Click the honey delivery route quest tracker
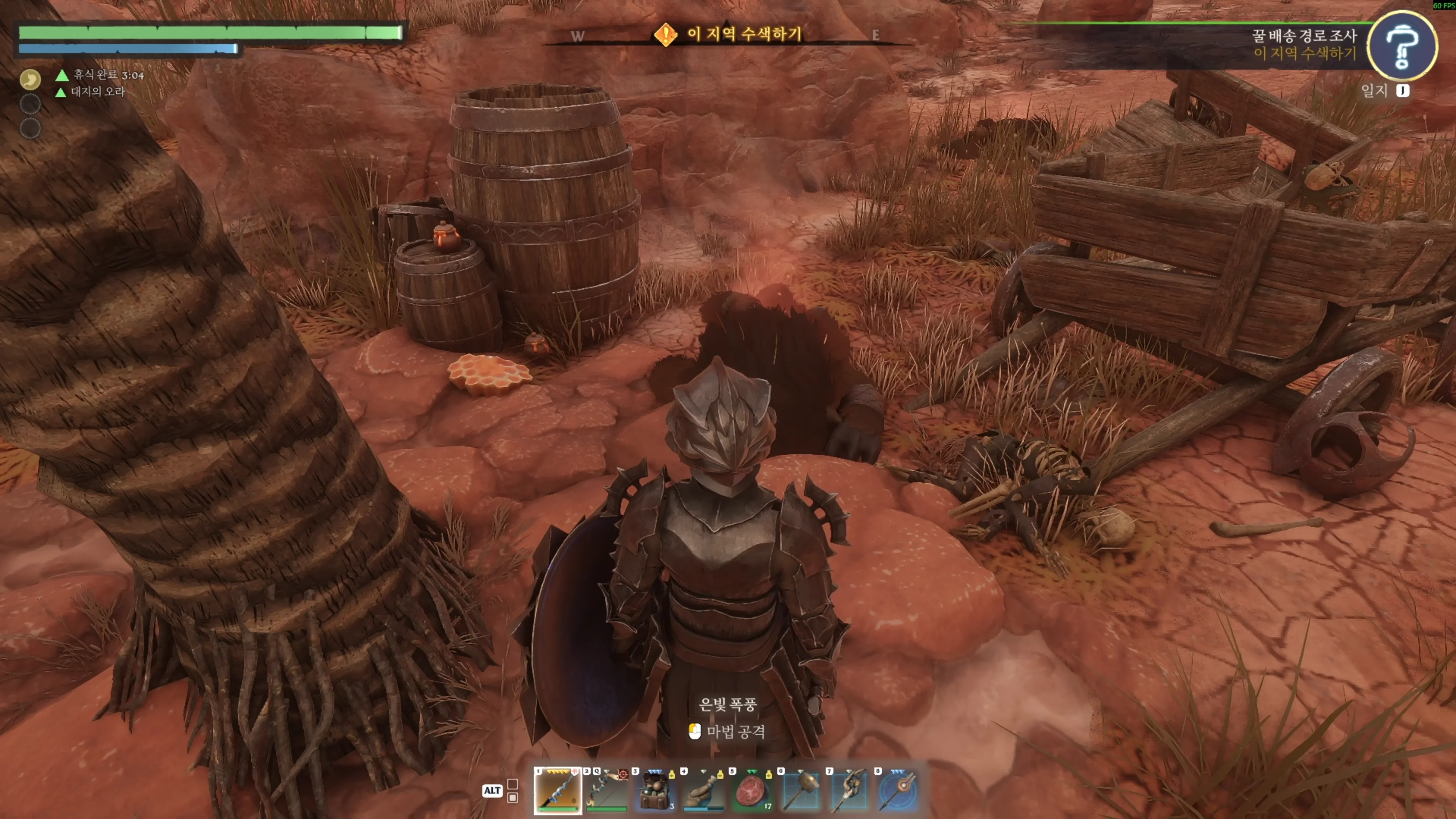1456x819 pixels. tap(1304, 36)
